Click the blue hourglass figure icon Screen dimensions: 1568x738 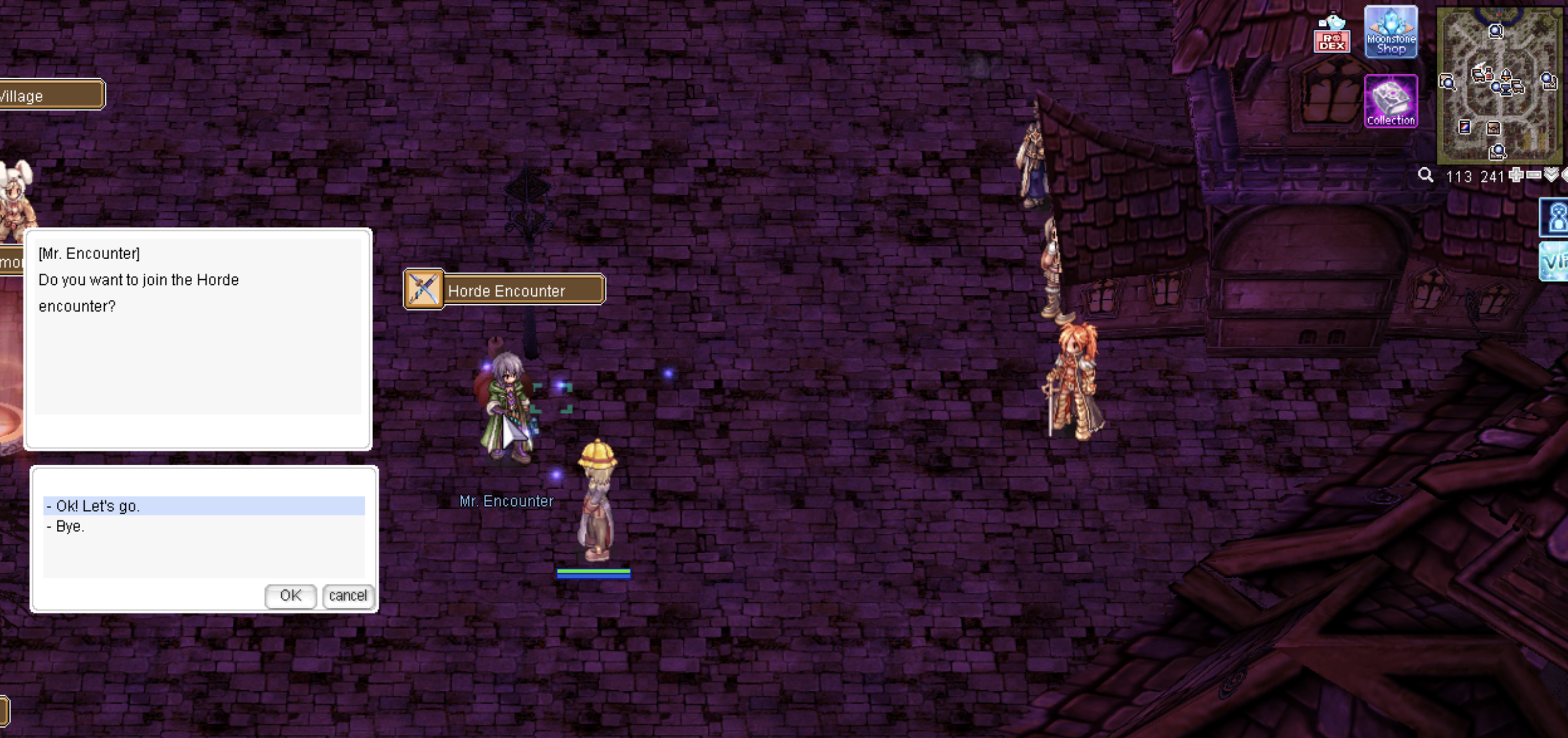[x=1556, y=216]
